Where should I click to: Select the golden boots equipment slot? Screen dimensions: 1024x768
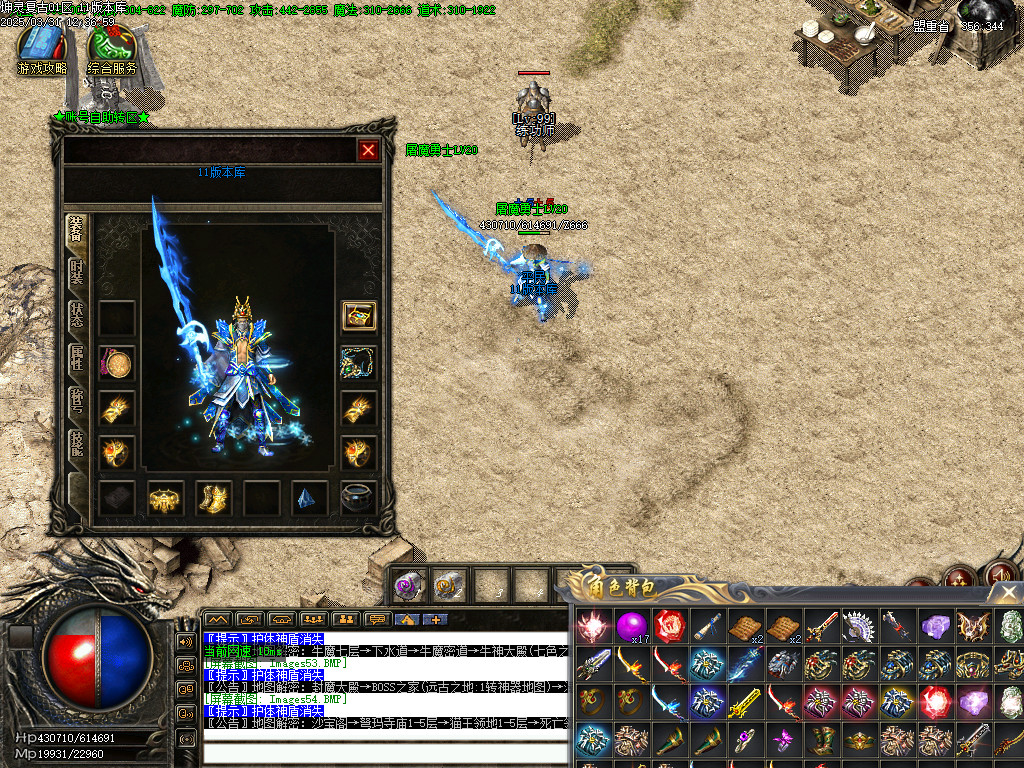tap(214, 498)
